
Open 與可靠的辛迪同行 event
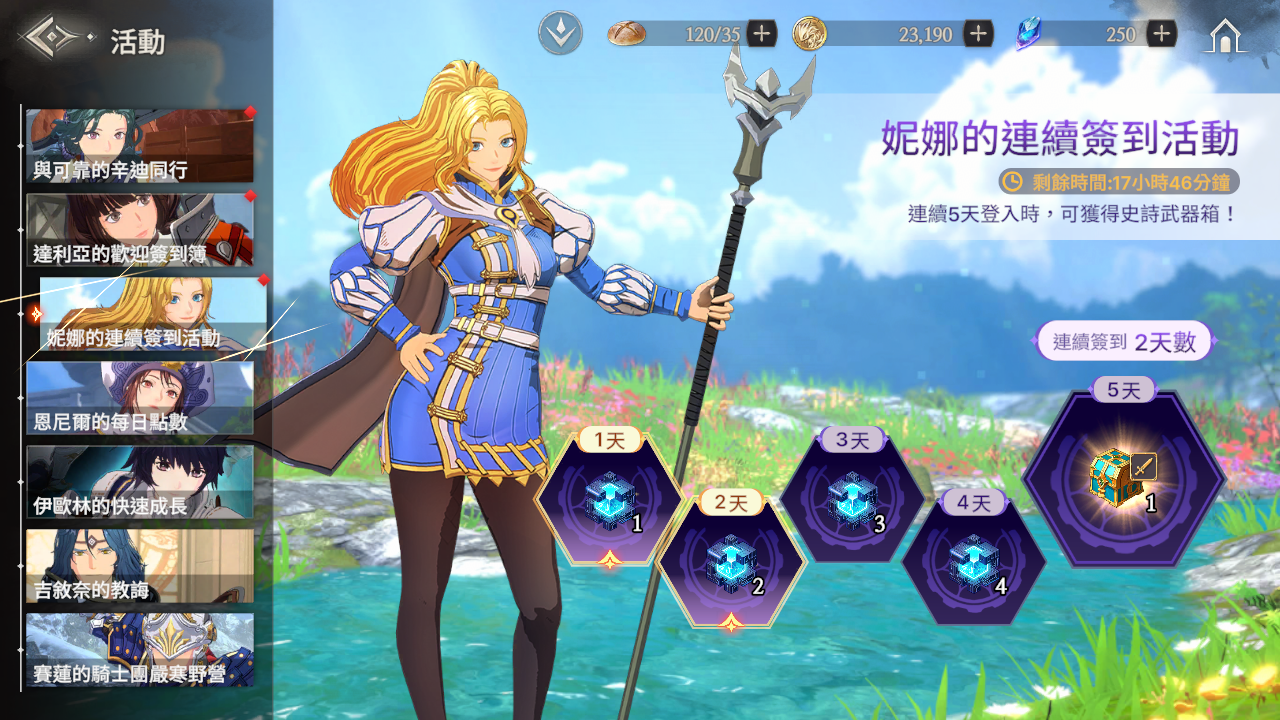(139, 146)
